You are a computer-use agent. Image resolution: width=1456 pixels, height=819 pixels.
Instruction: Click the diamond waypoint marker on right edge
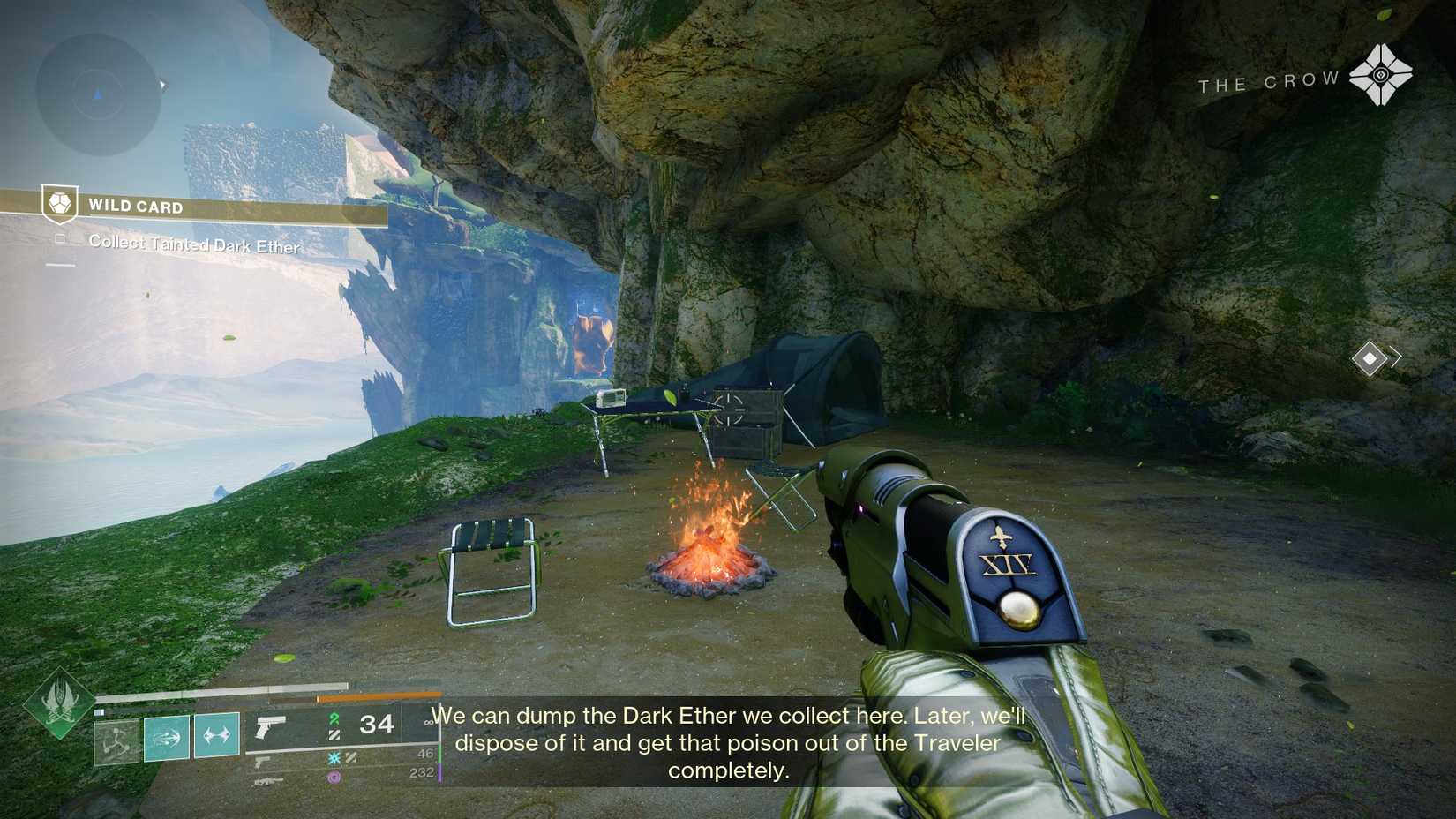(1370, 357)
